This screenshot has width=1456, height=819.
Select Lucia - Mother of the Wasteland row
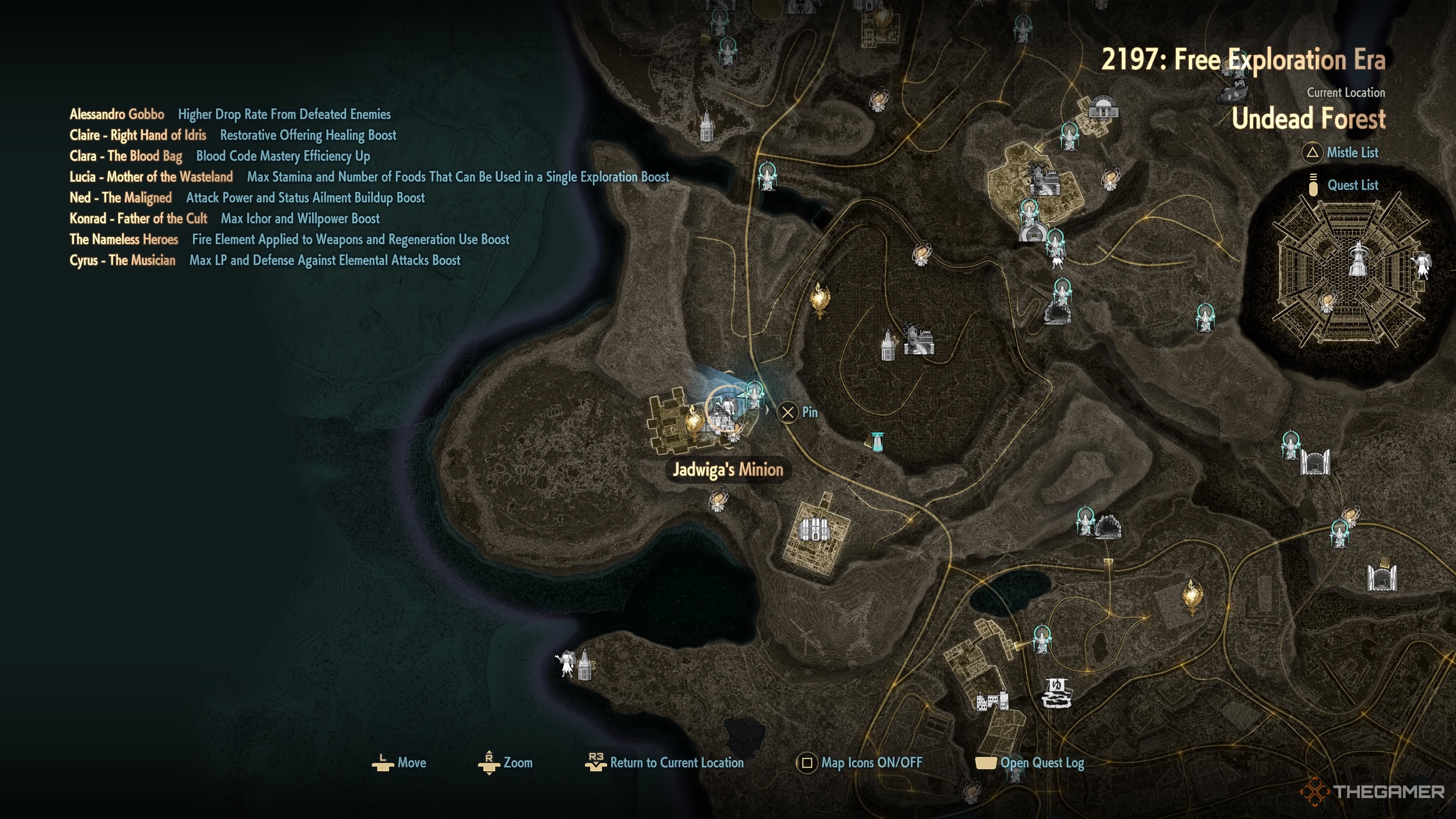[x=369, y=177]
